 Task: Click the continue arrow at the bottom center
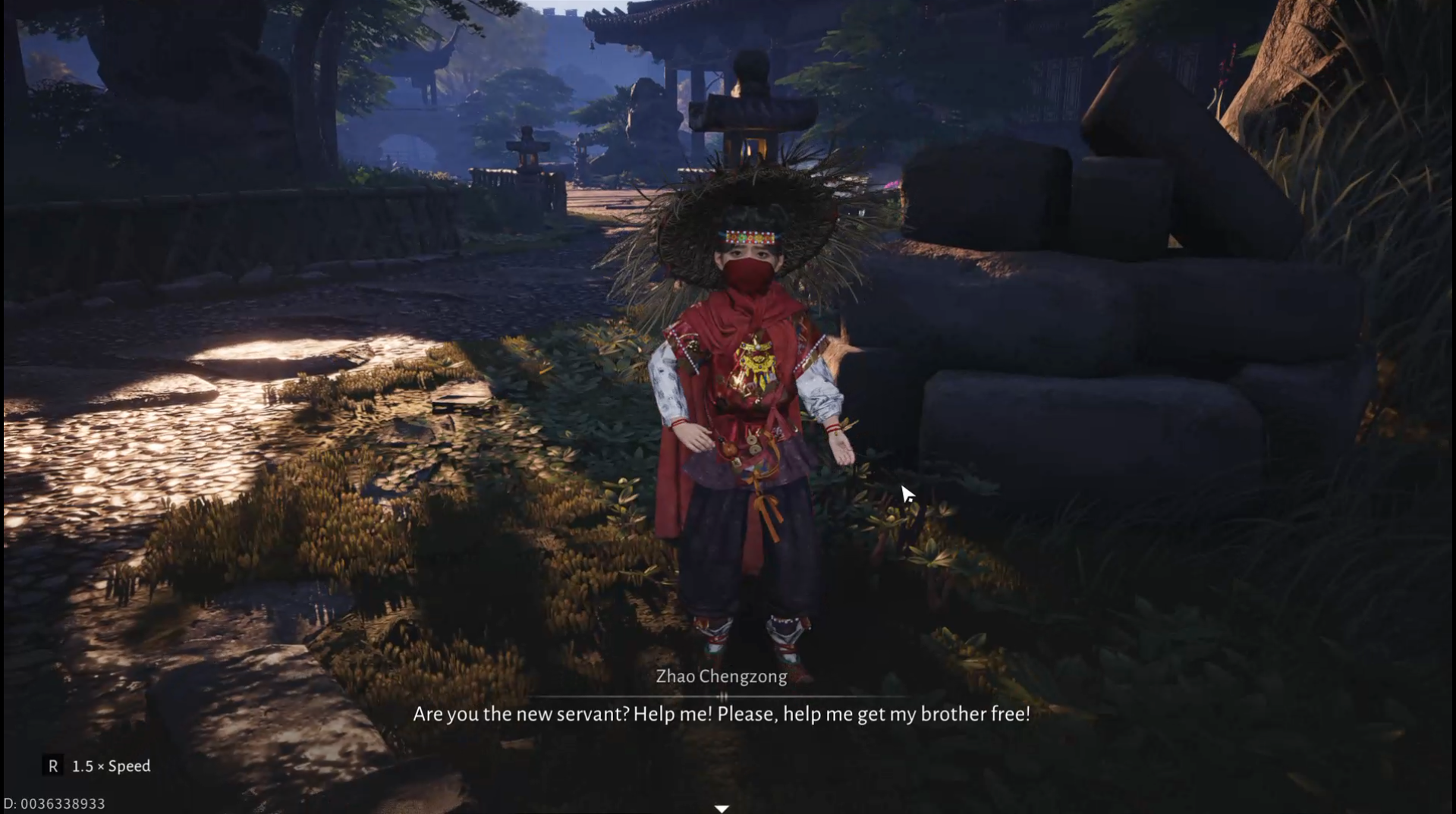tap(722, 807)
